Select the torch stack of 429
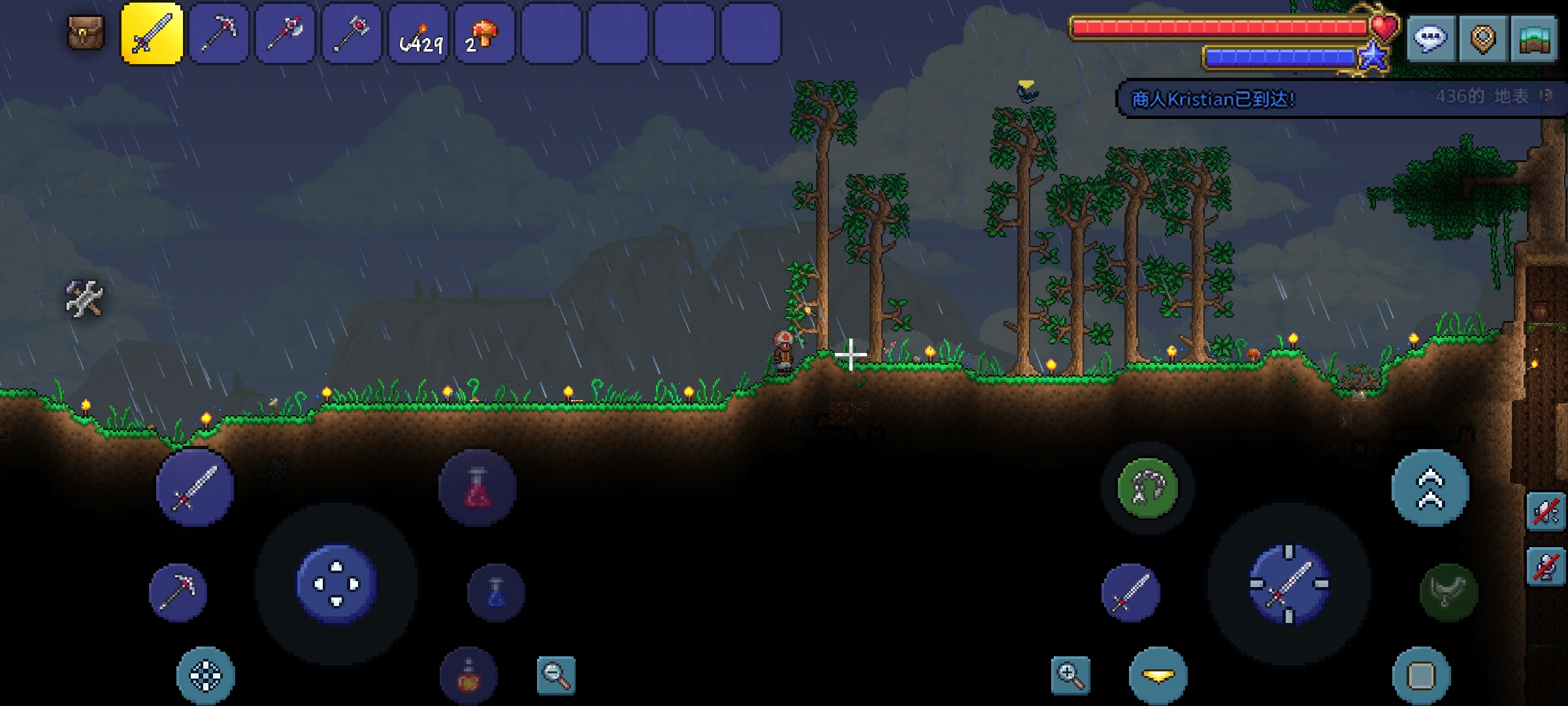The image size is (1568, 706). tap(419, 33)
